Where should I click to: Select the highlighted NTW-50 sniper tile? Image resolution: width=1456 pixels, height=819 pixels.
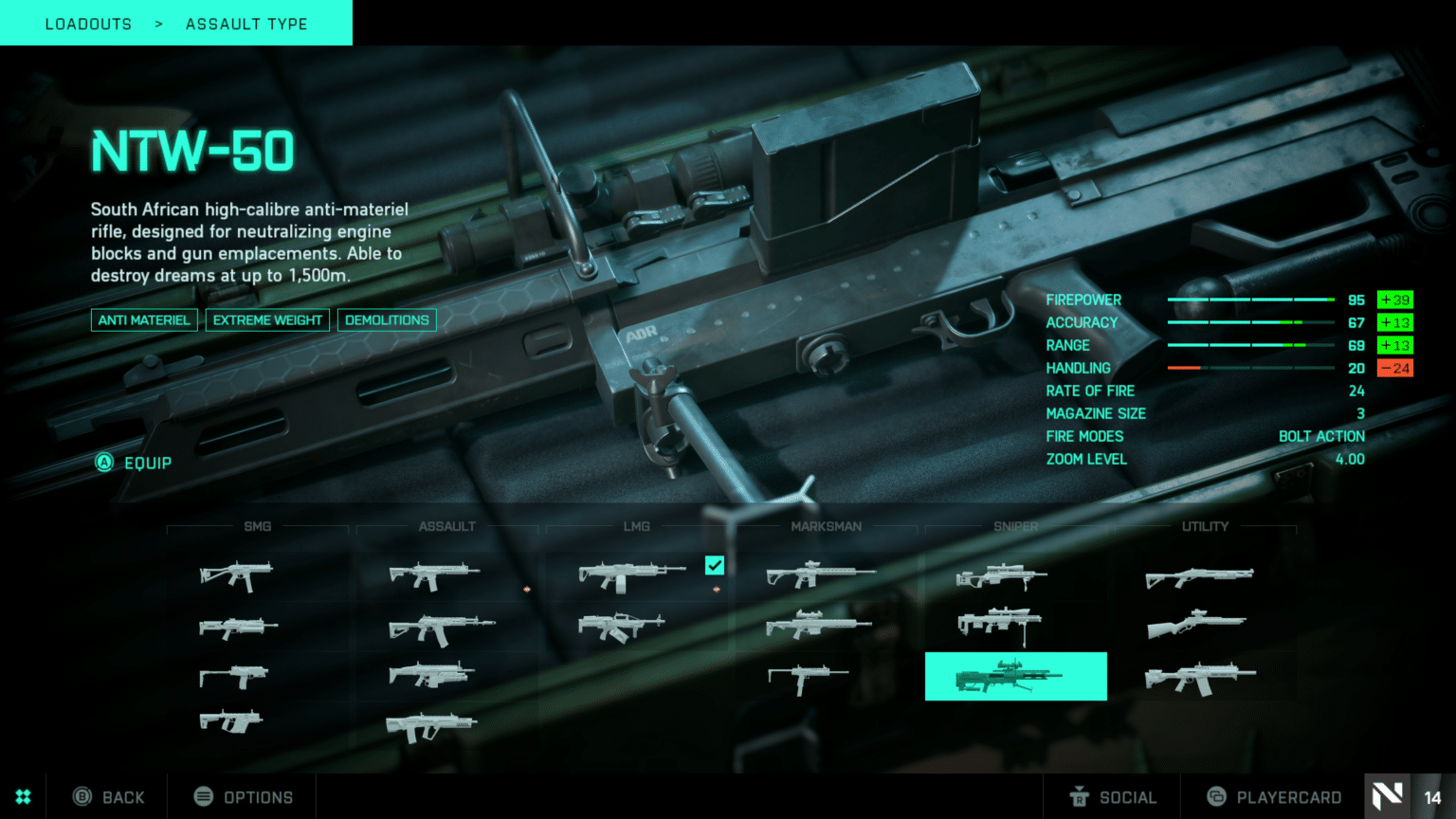coord(1015,676)
